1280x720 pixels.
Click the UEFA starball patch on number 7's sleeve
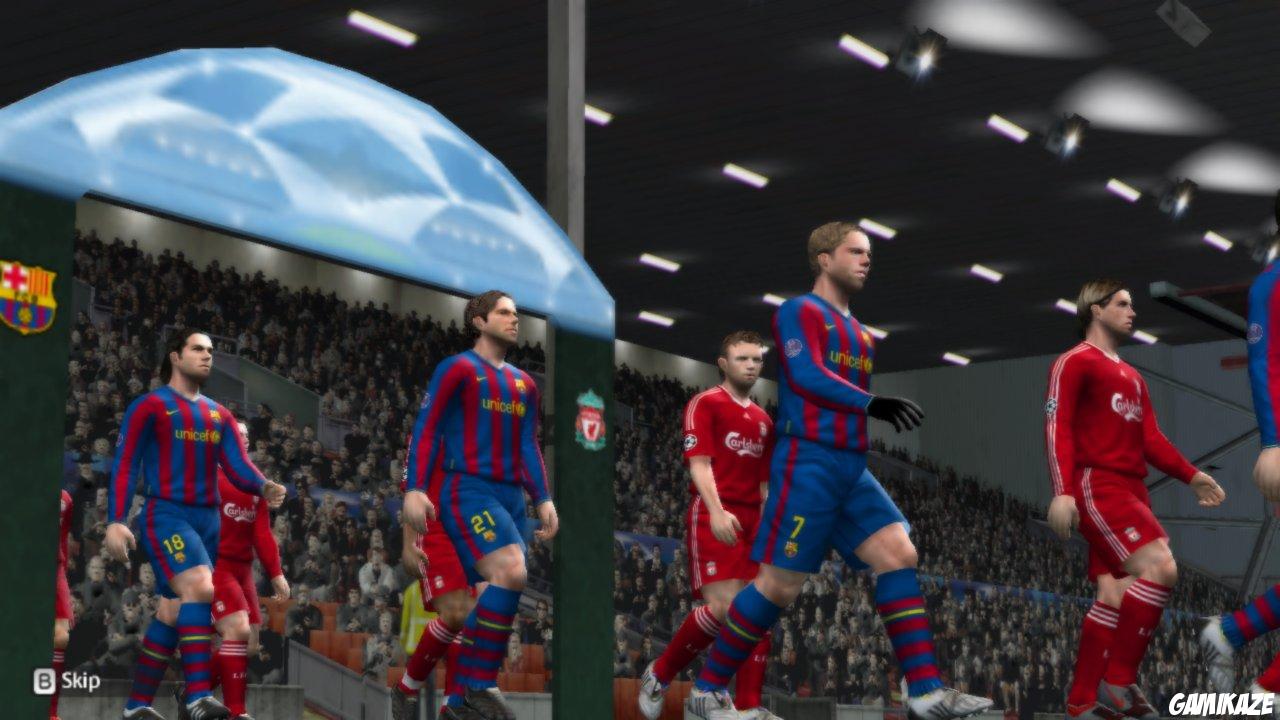tap(793, 347)
